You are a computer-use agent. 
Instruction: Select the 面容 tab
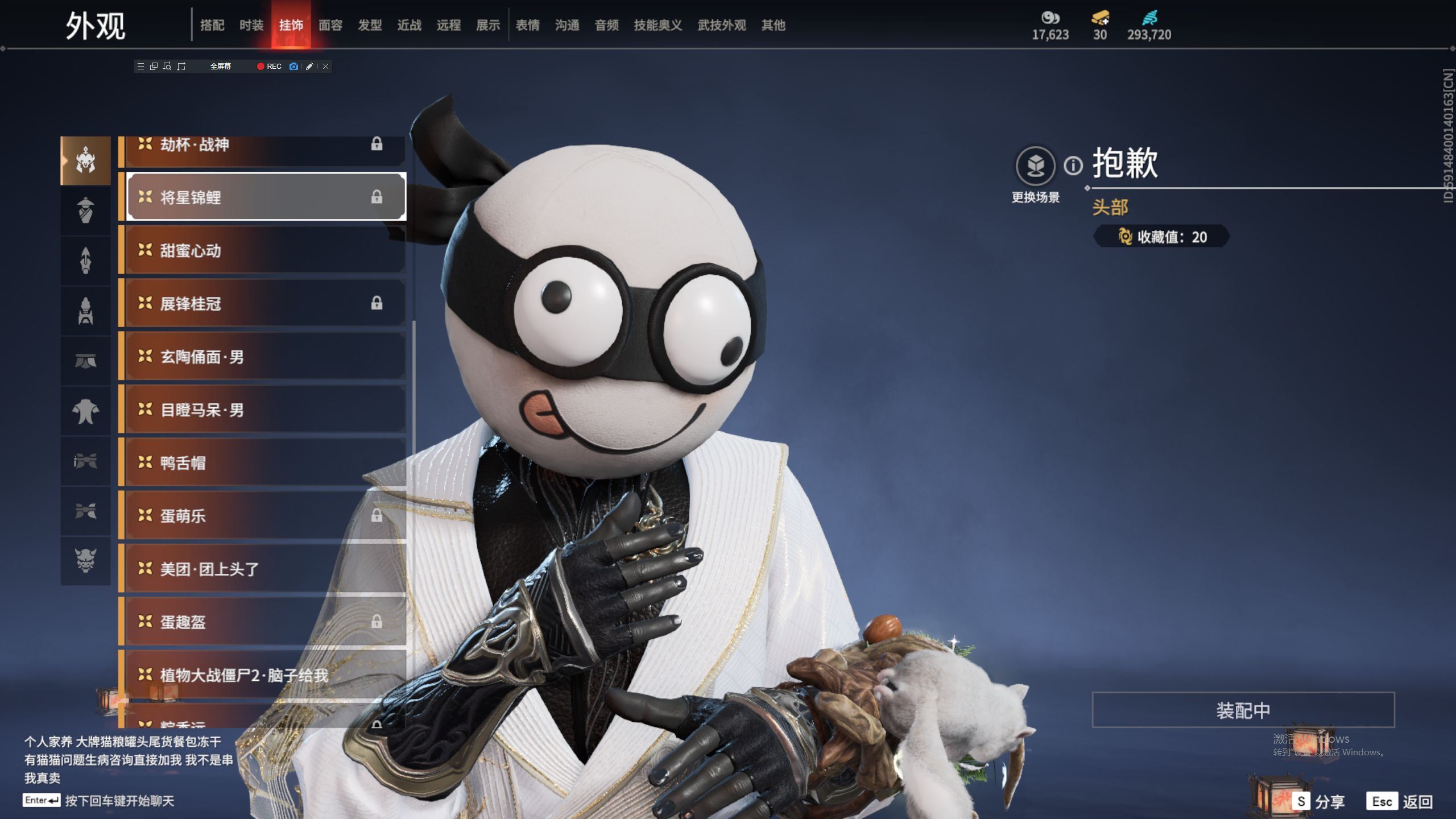coord(330,25)
